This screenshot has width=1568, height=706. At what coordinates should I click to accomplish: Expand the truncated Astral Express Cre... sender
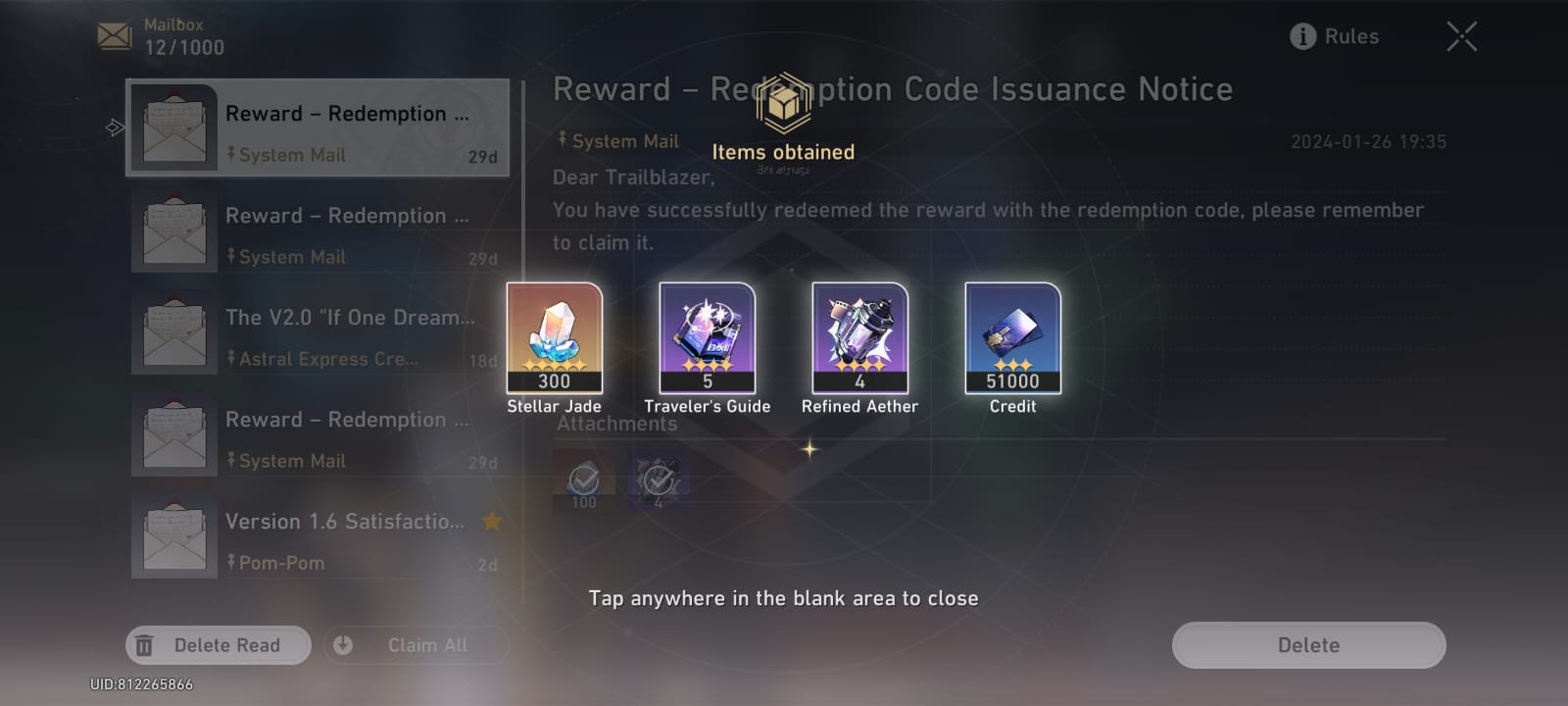click(x=328, y=359)
